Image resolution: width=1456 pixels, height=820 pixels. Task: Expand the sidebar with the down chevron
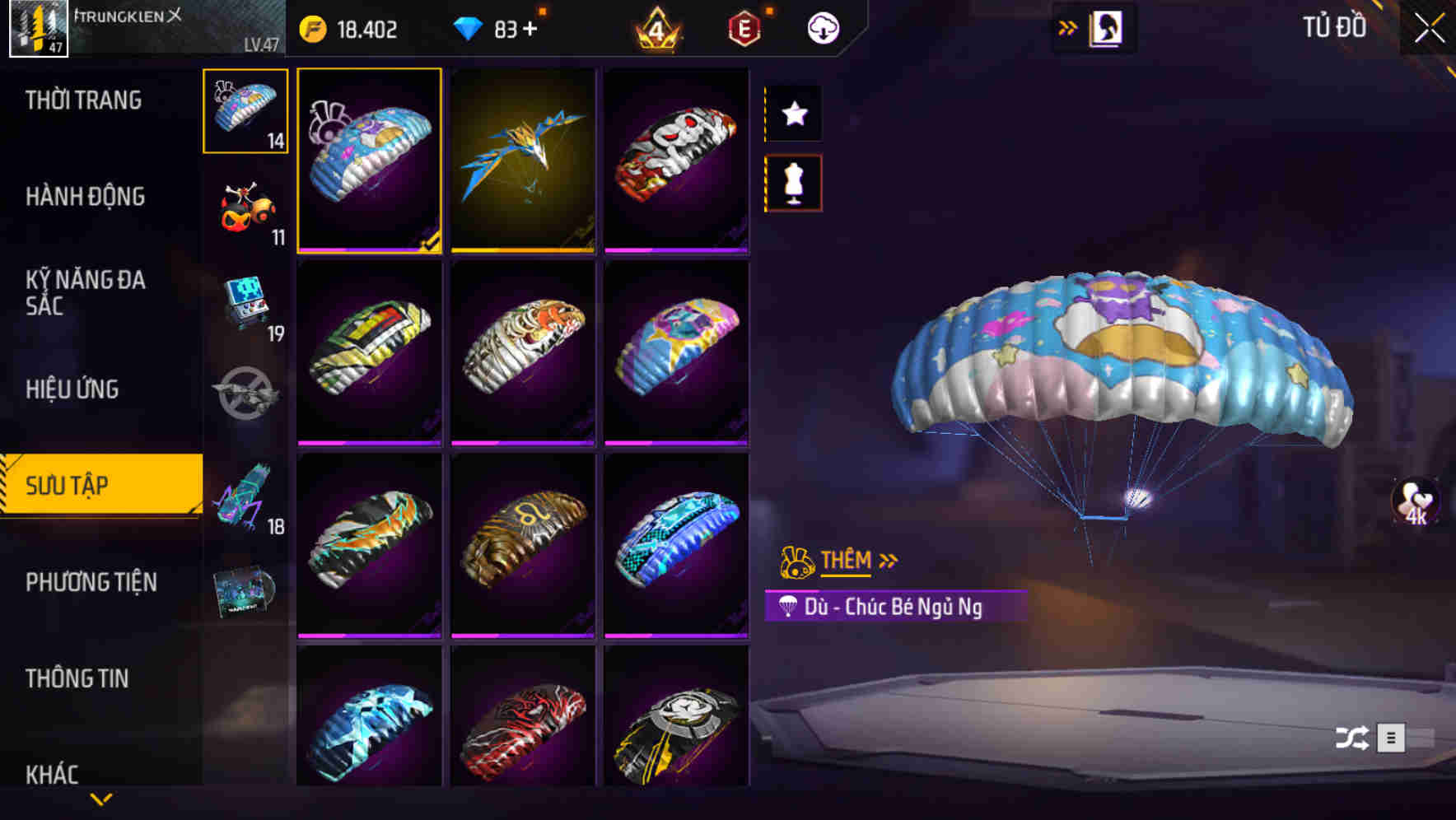click(101, 800)
